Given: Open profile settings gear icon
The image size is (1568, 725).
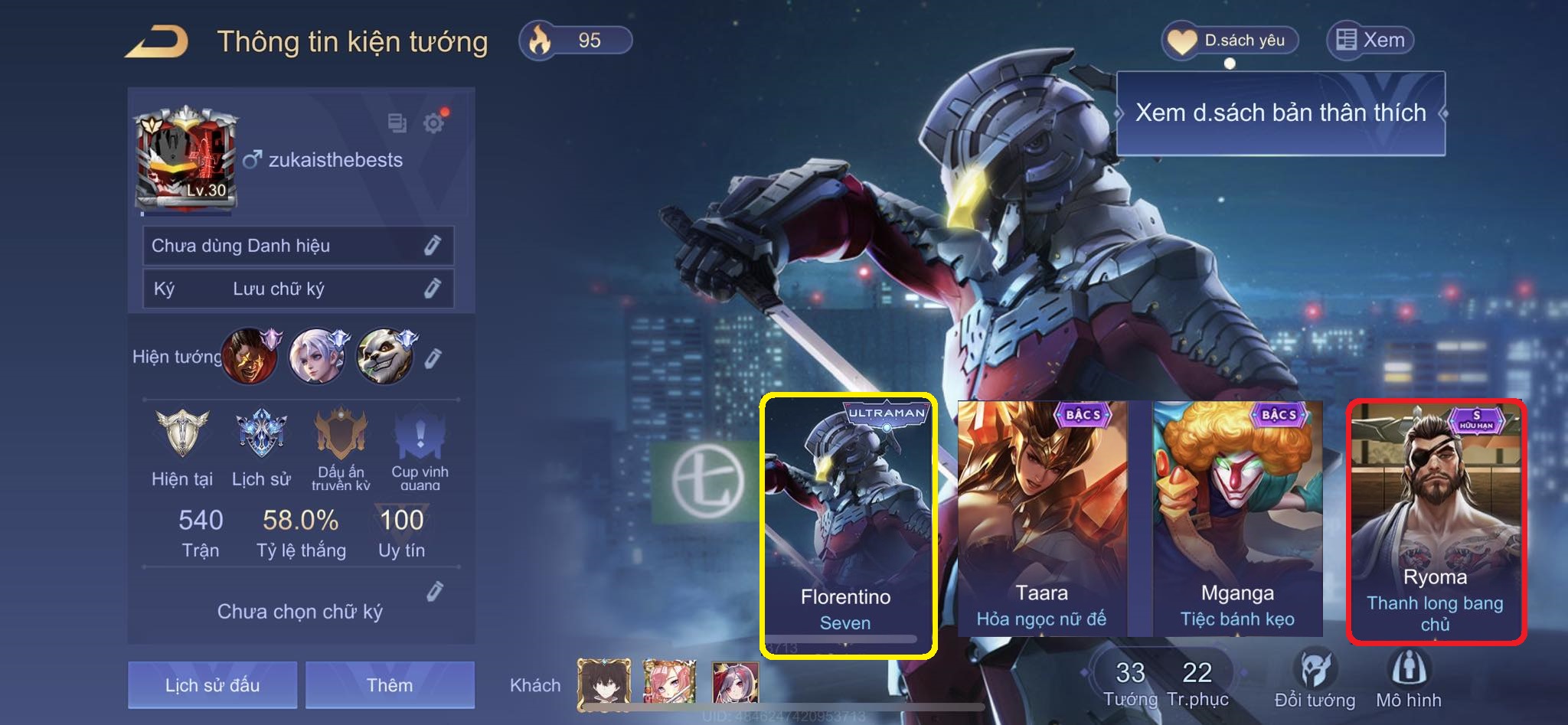Looking at the screenshot, I should point(434,122).
